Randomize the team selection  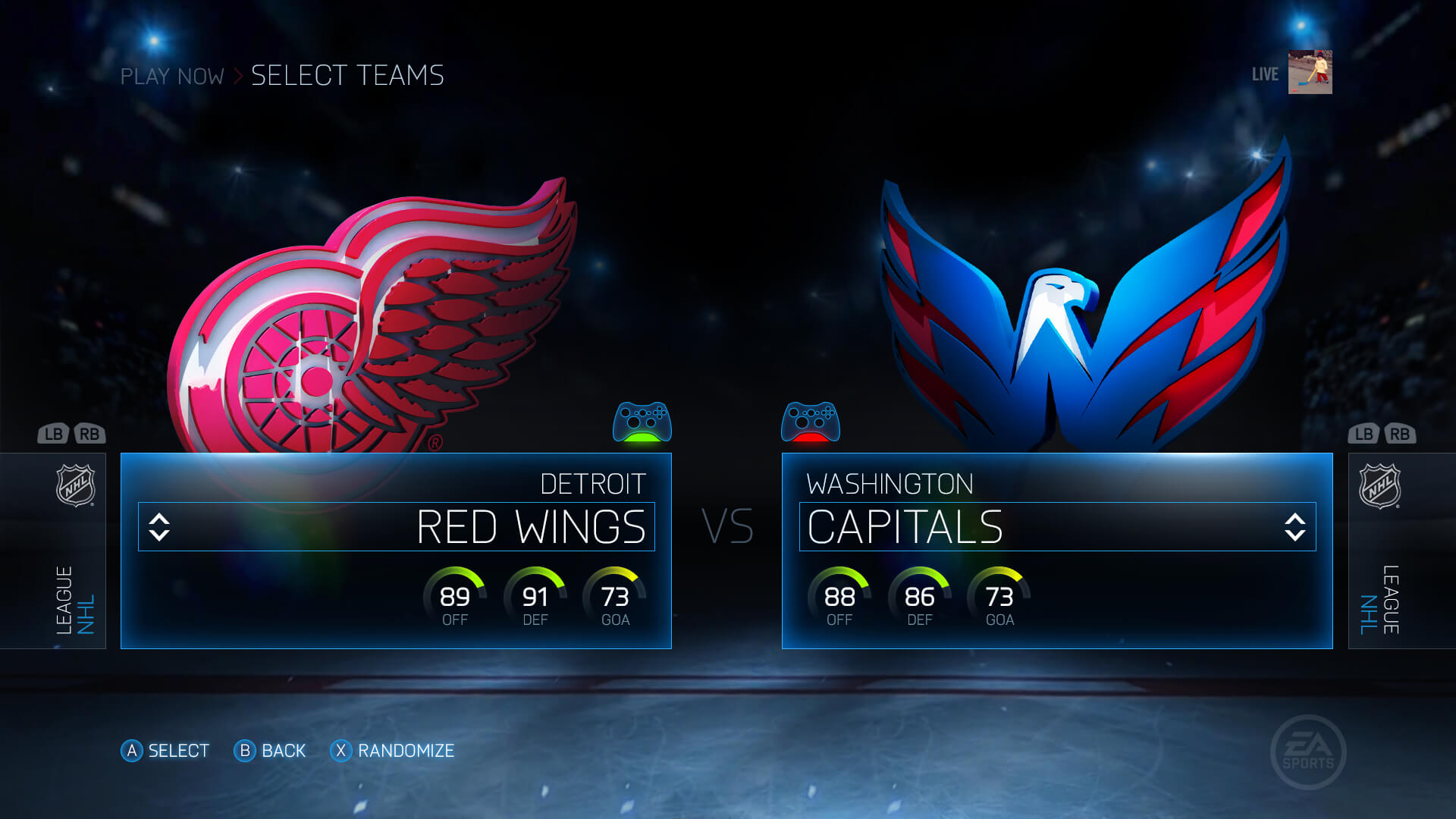pos(392,751)
